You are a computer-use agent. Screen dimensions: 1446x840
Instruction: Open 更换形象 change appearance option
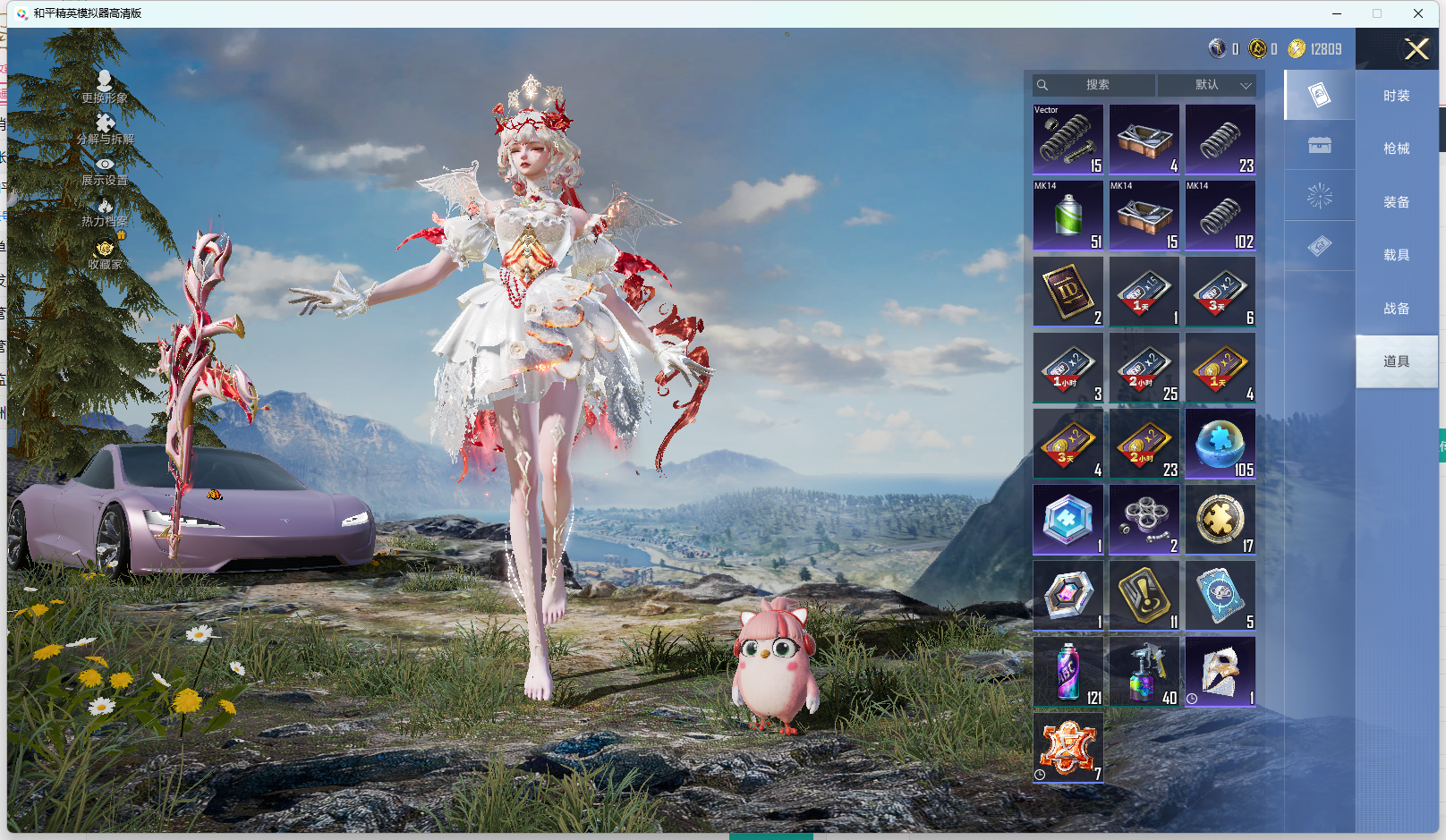tap(105, 87)
